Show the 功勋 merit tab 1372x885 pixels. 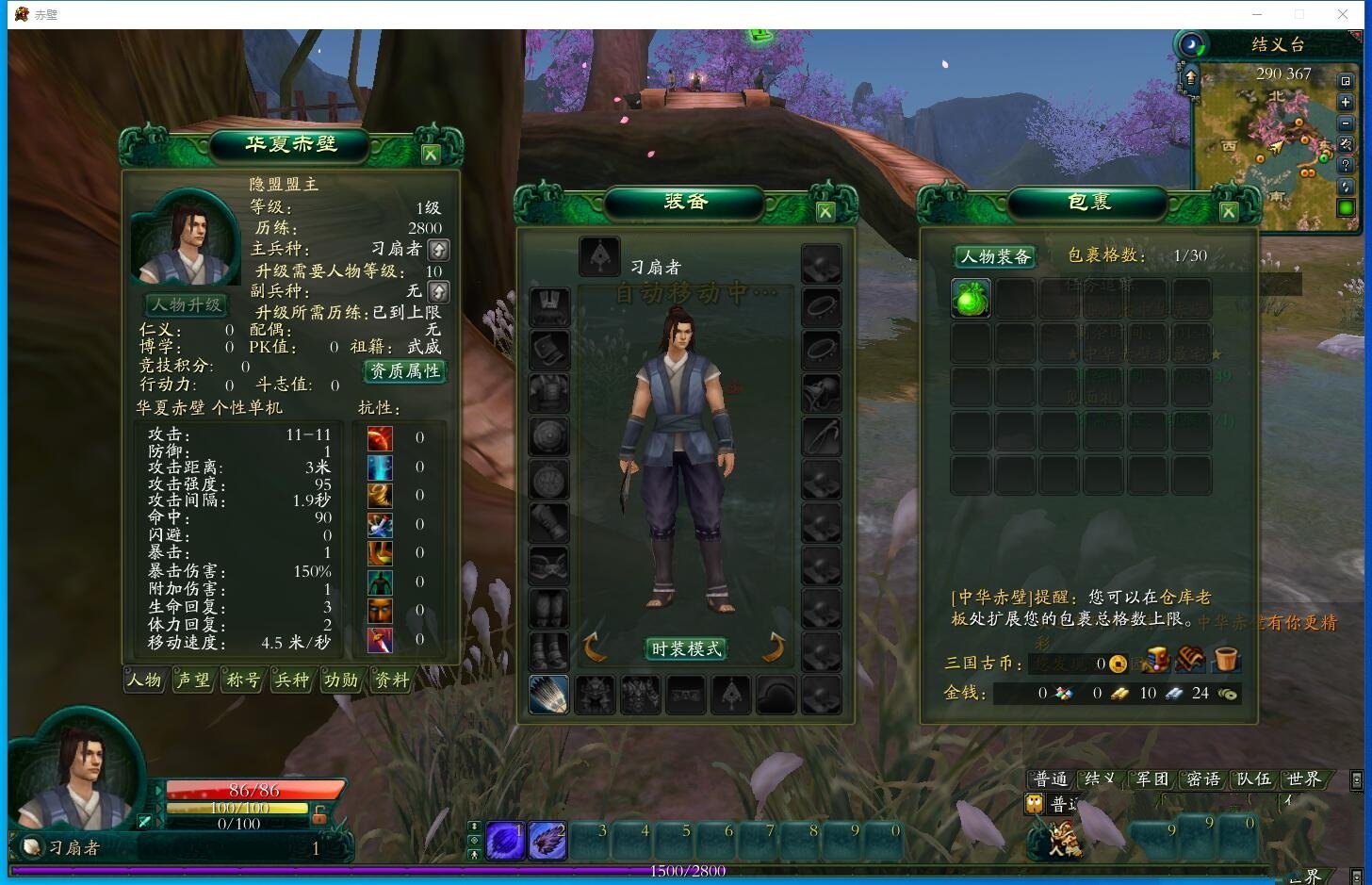340,680
